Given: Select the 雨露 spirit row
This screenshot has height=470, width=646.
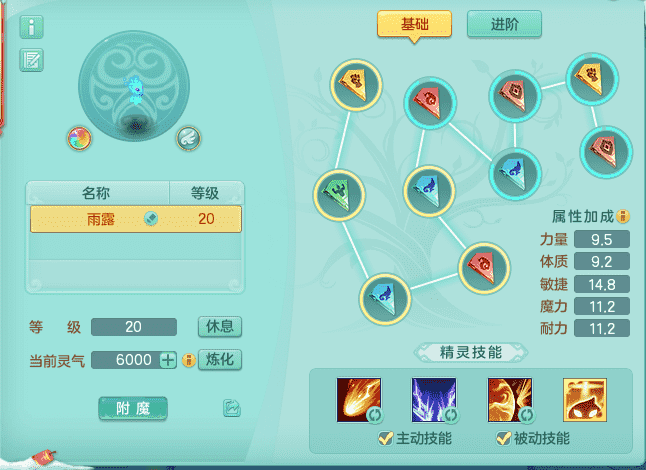Looking at the screenshot, I should pos(135,219).
